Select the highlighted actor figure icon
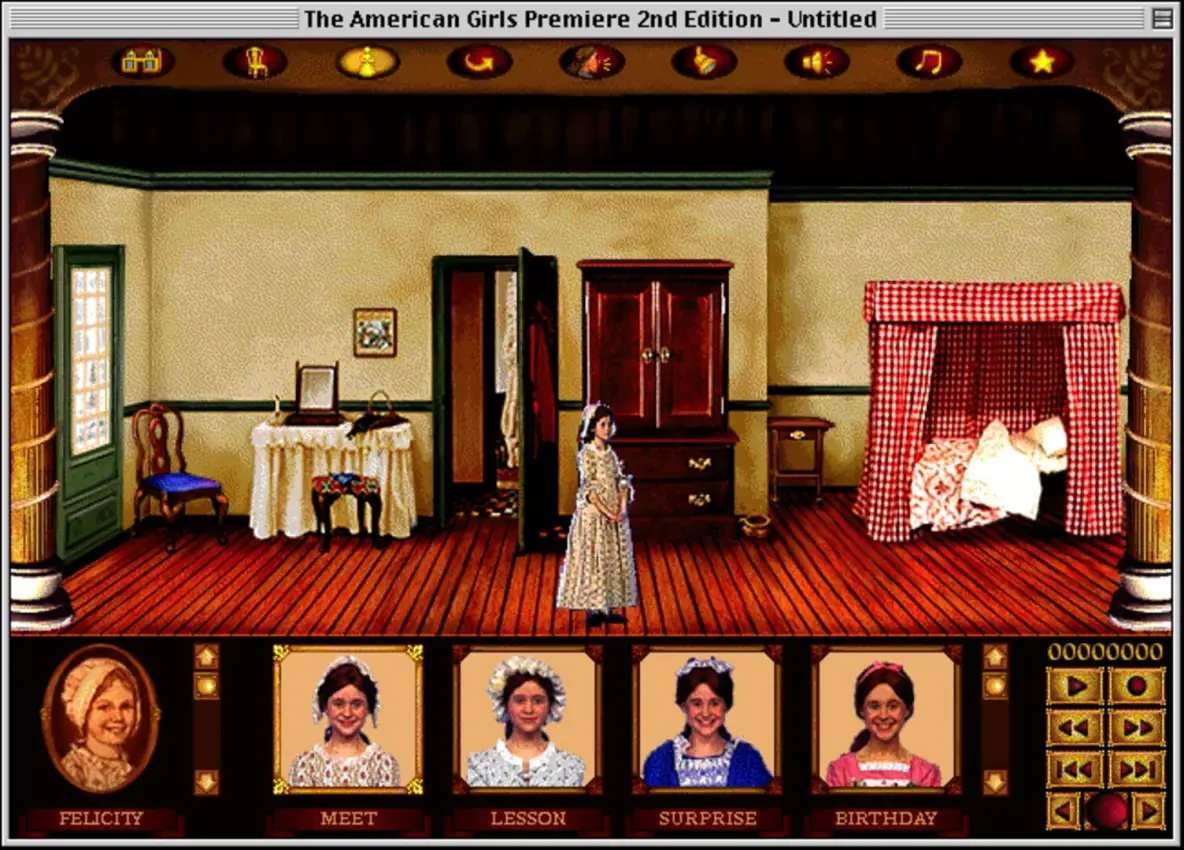The width and height of the screenshot is (1184, 850). pyautogui.click(x=367, y=62)
